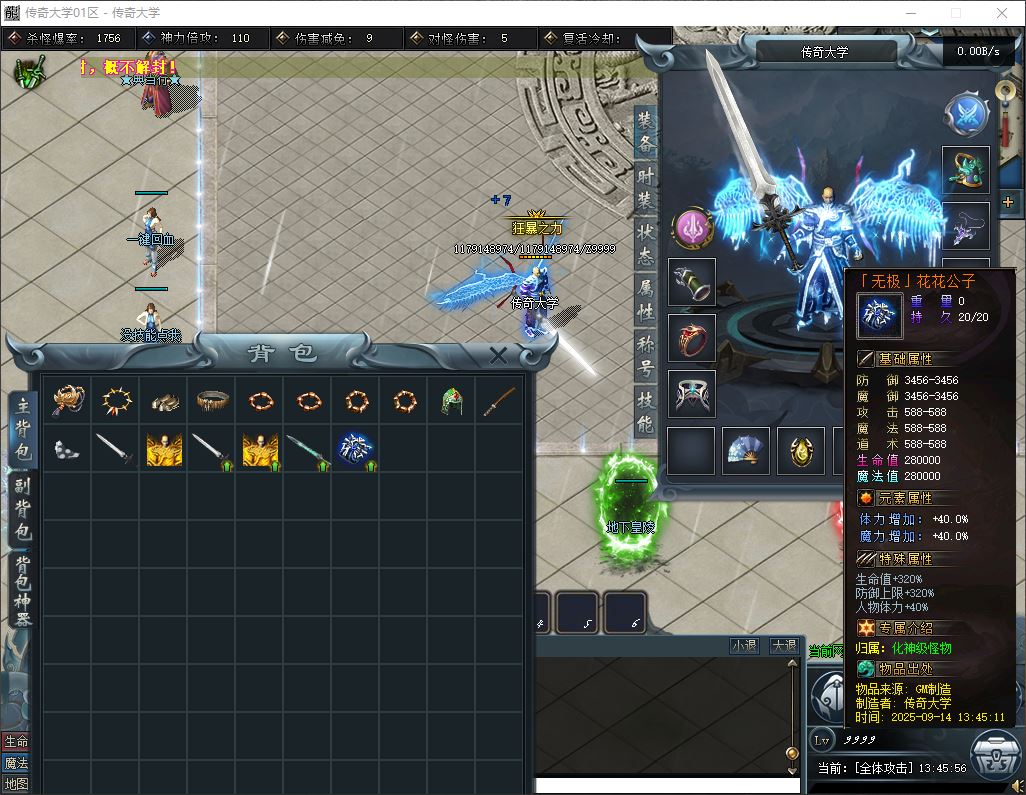This screenshot has height=795, width=1026.
Task: Switch to the 状态 status tab
Action: pyautogui.click(x=646, y=244)
